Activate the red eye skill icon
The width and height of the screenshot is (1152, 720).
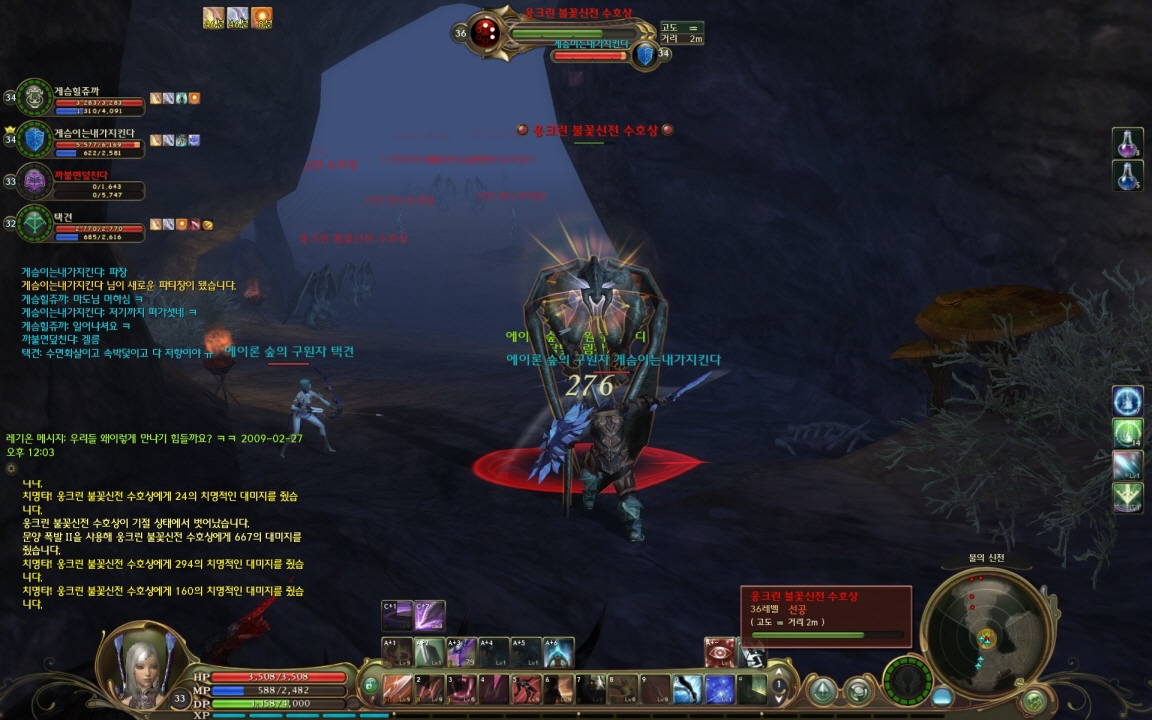coord(720,652)
